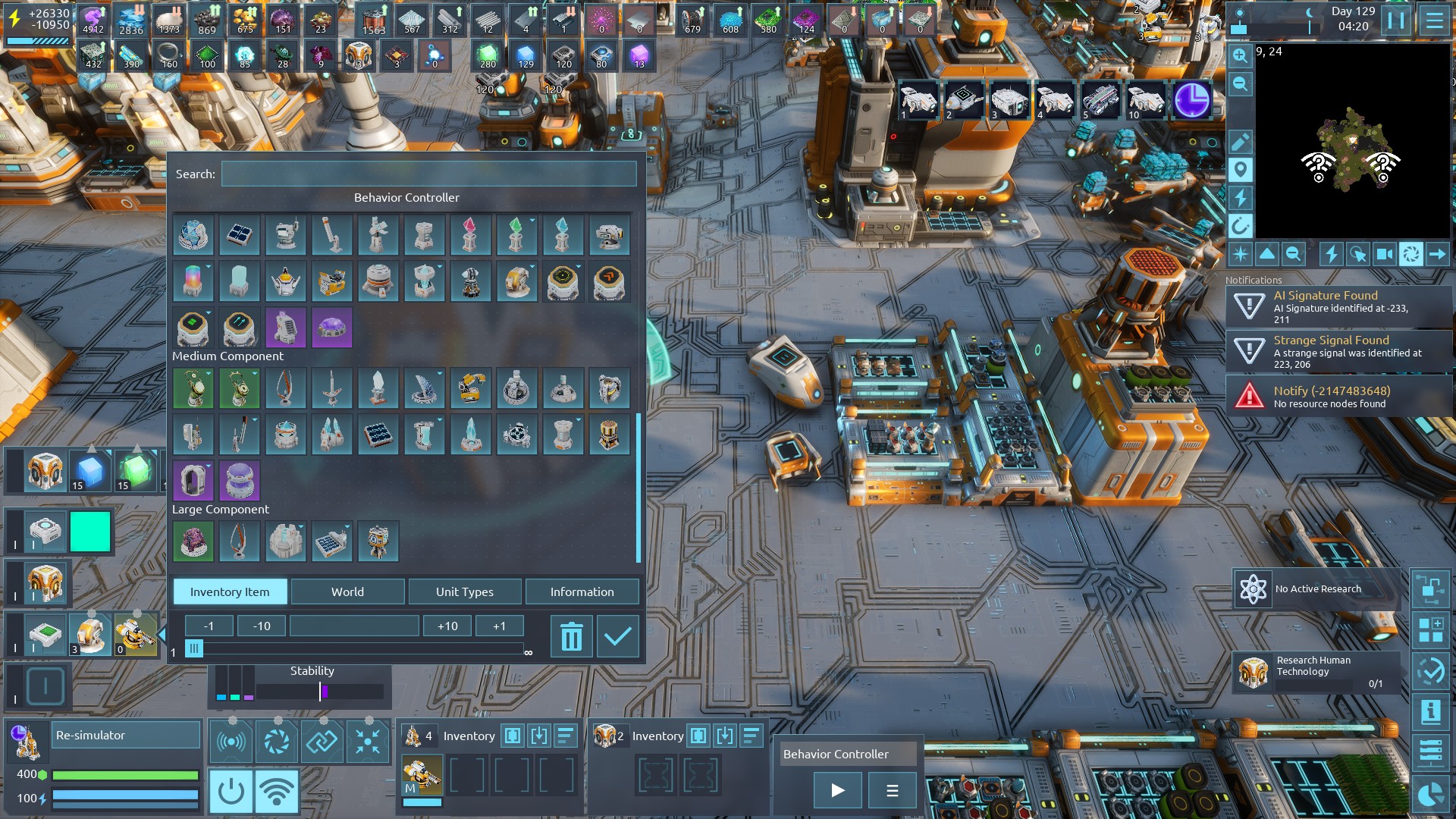Select the Information tab
The image size is (1456, 819).
coord(582,591)
